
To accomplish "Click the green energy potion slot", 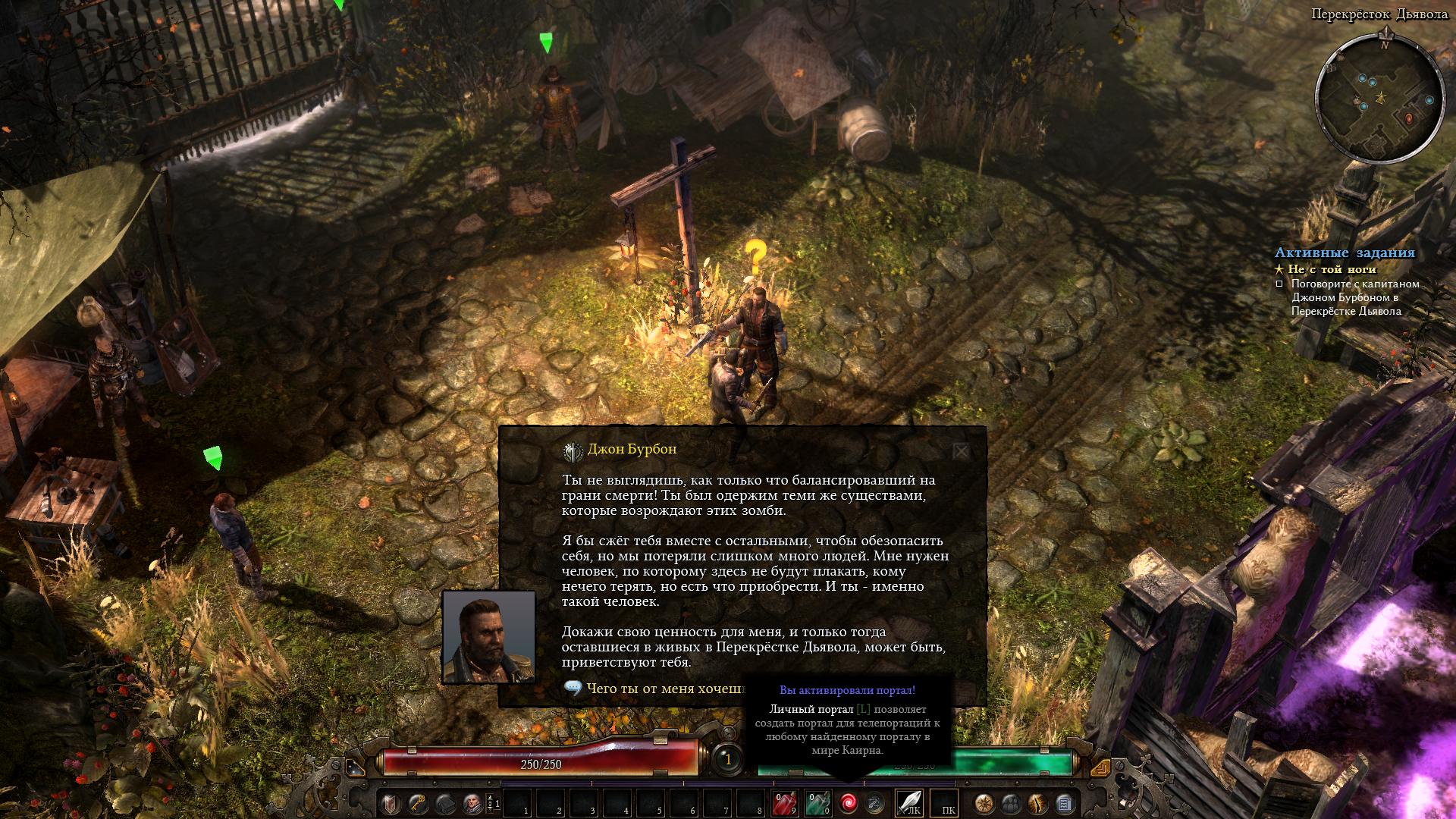I will coord(817,803).
